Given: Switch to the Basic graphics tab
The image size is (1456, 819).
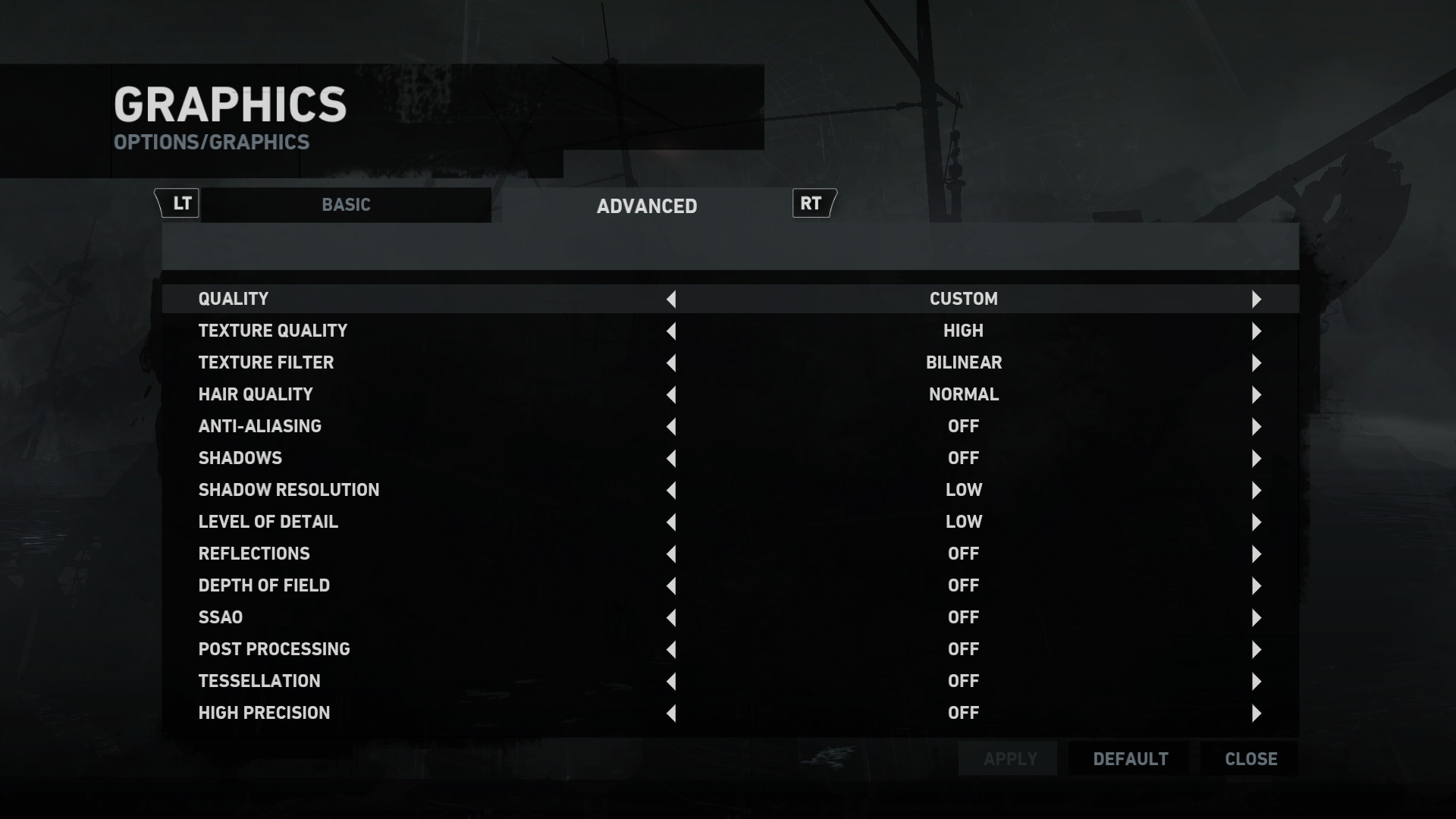Looking at the screenshot, I should (x=346, y=205).
